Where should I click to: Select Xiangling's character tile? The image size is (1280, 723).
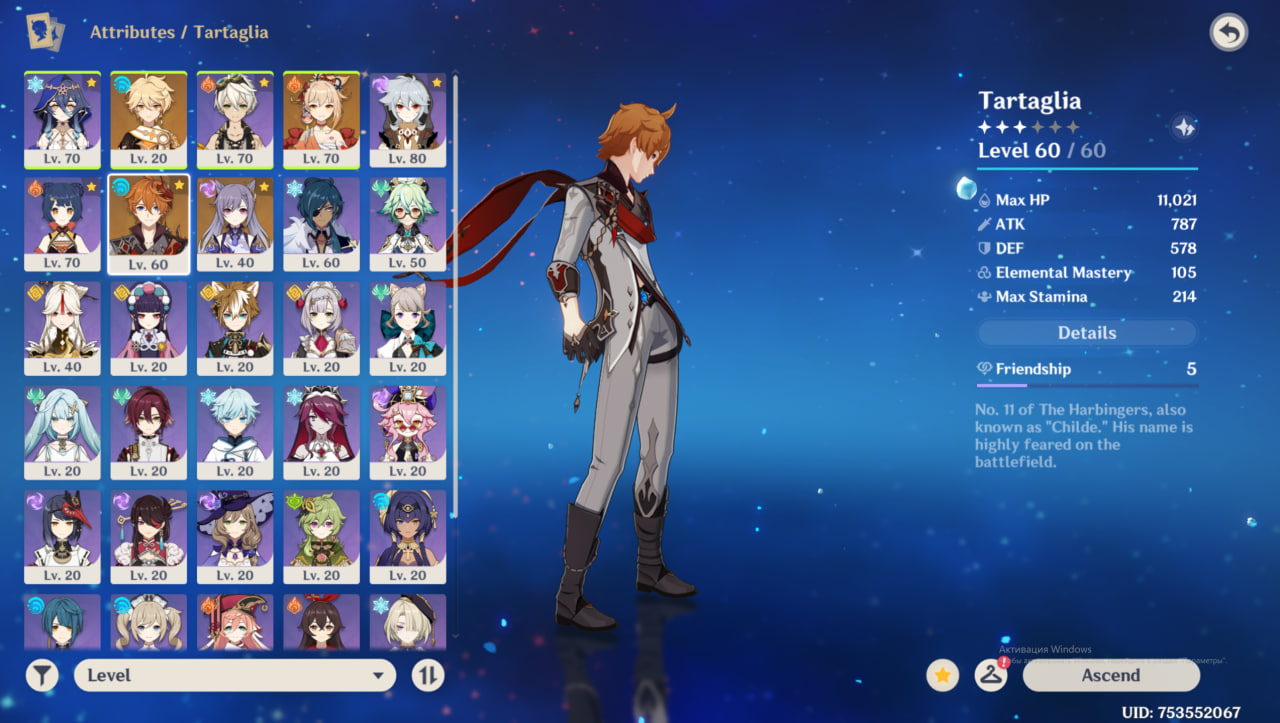point(62,224)
